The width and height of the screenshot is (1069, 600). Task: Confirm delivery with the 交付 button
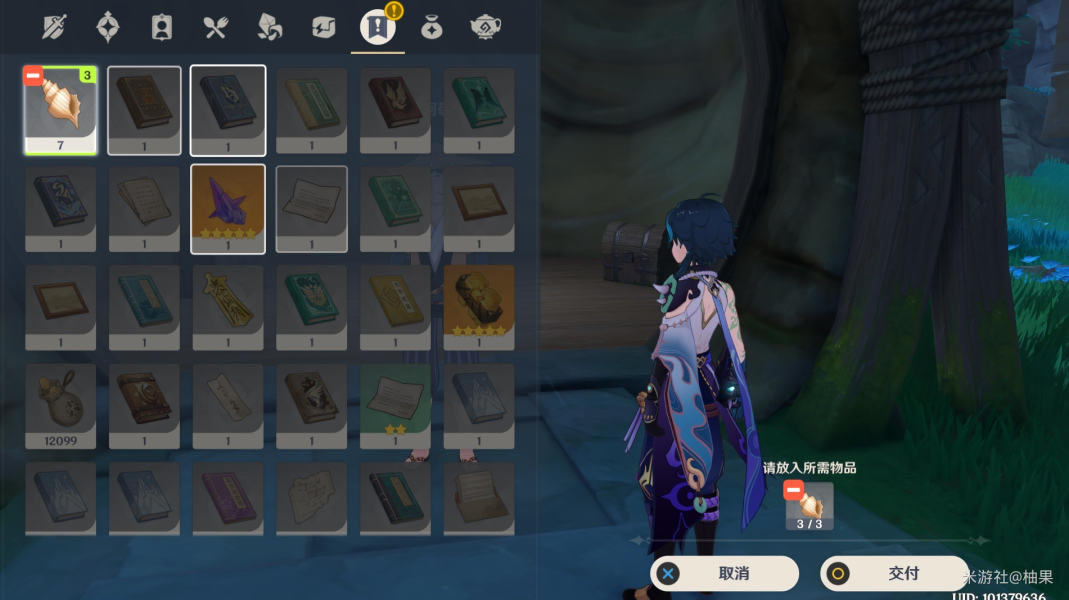(x=893, y=574)
